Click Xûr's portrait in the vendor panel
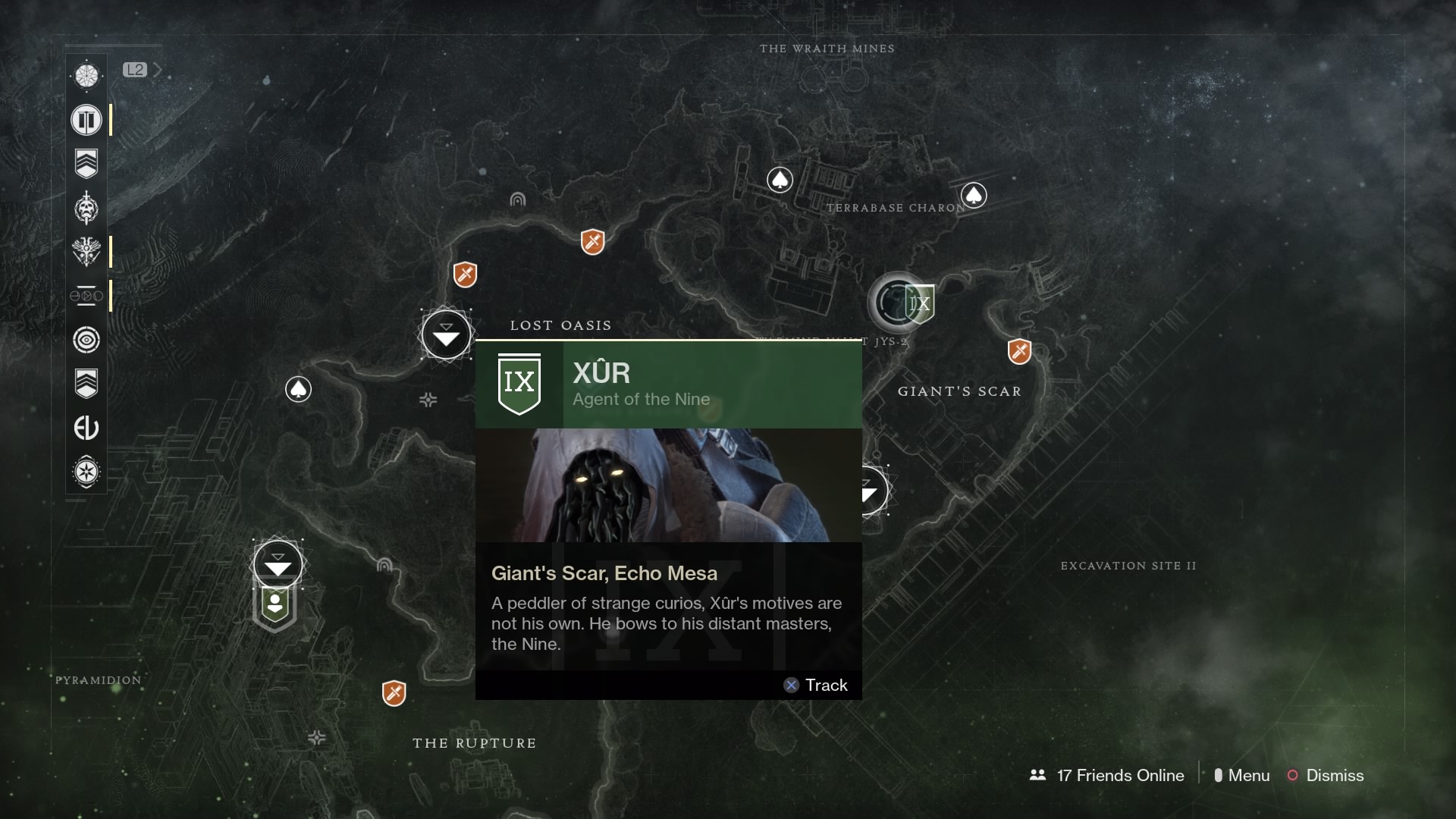The image size is (1456, 819). (x=667, y=485)
